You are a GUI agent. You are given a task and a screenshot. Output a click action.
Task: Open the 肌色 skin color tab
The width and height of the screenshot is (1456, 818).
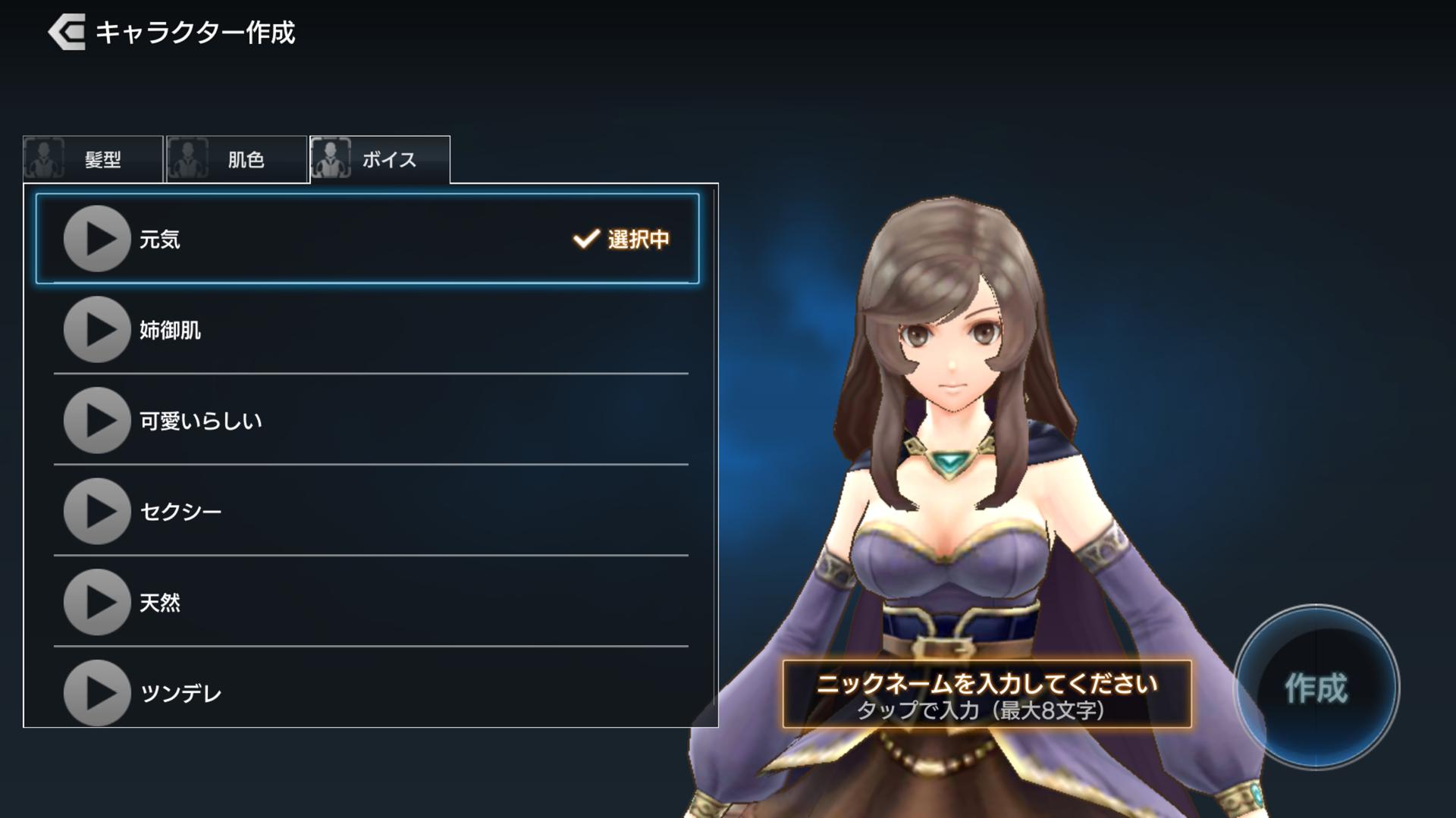pos(237,159)
